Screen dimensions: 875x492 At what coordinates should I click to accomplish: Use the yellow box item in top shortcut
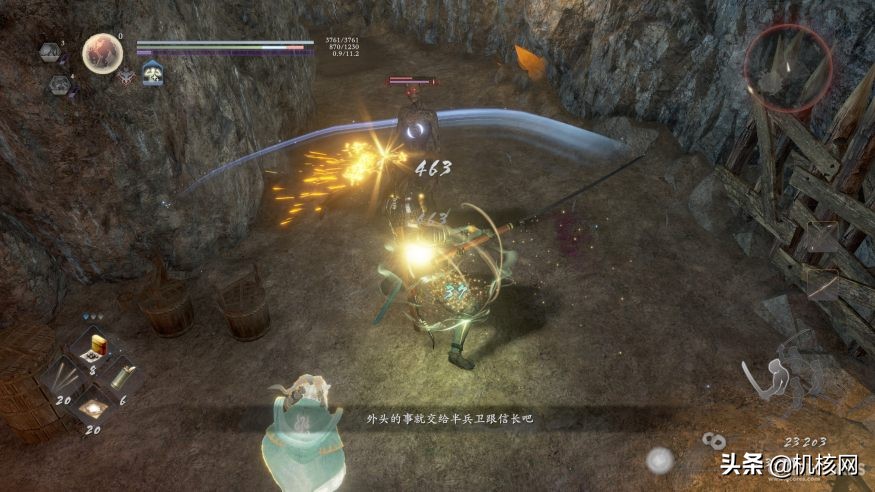[97, 347]
